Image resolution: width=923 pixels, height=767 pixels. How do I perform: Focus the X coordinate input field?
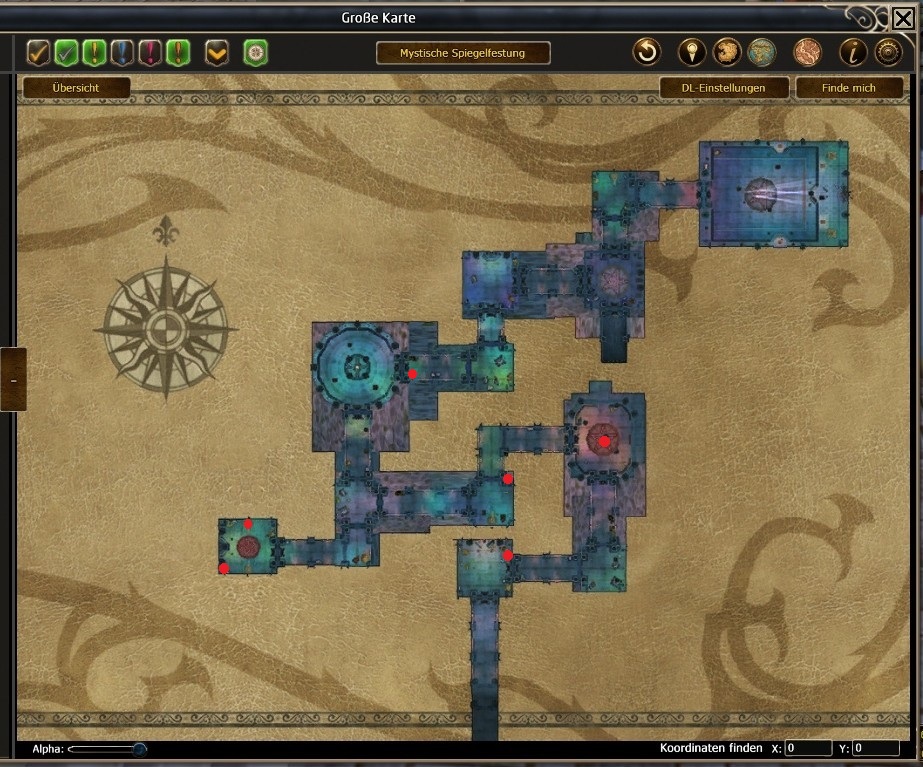pyautogui.click(x=808, y=748)
